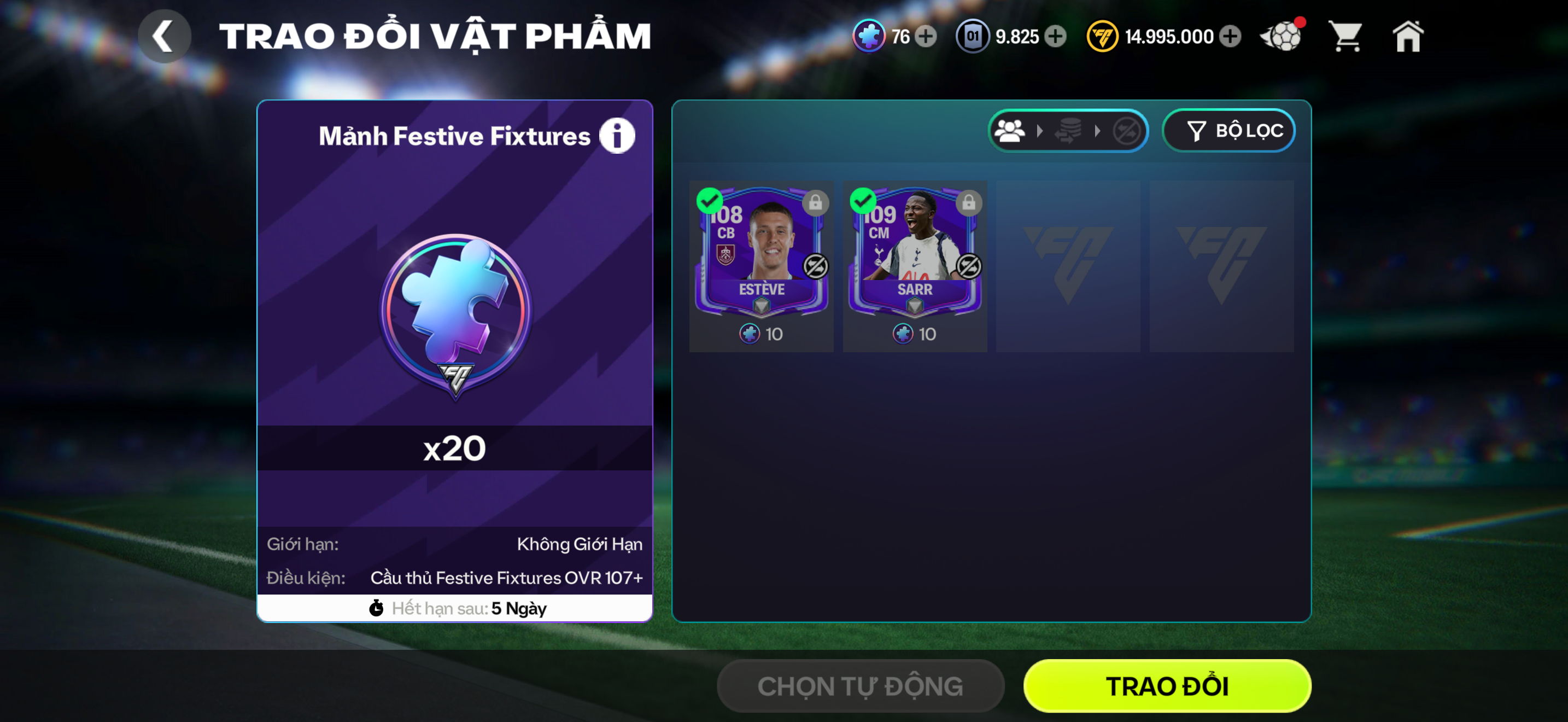This screenshot has height=722, width=1568.
Task: Return to home screen via home icon
Action: pos(1409,37)
